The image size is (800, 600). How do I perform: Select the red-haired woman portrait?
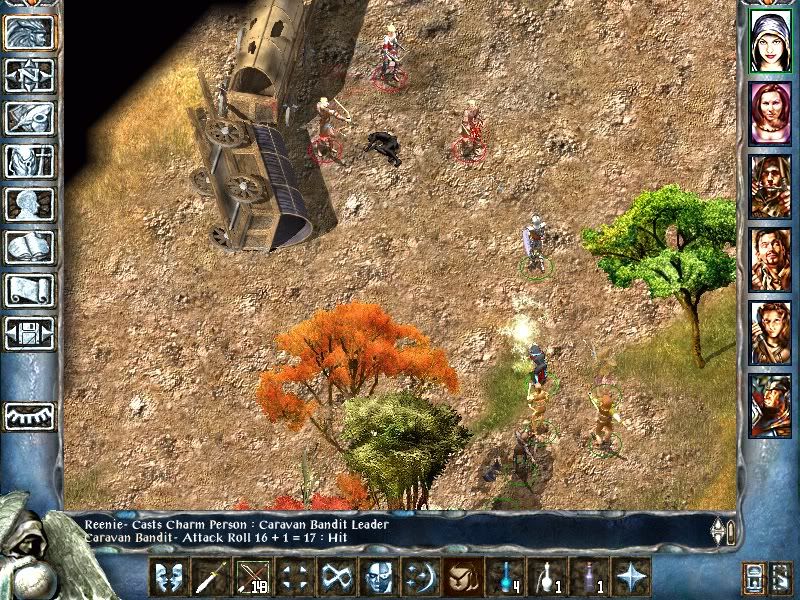(770, 113)
